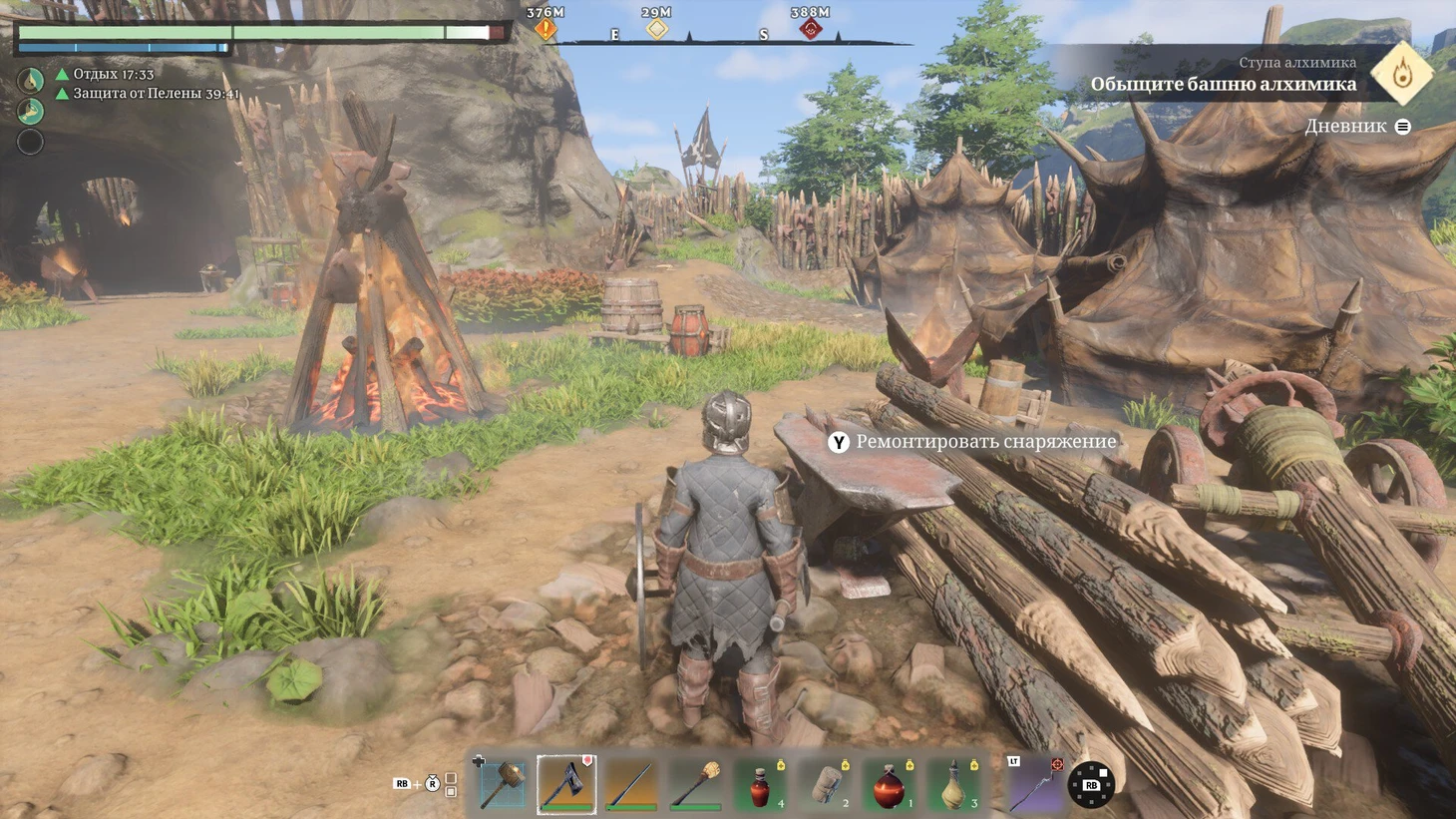Open the round spell wheel icon
Viewport: 1456px width, 819px height.
(1091, 785)
